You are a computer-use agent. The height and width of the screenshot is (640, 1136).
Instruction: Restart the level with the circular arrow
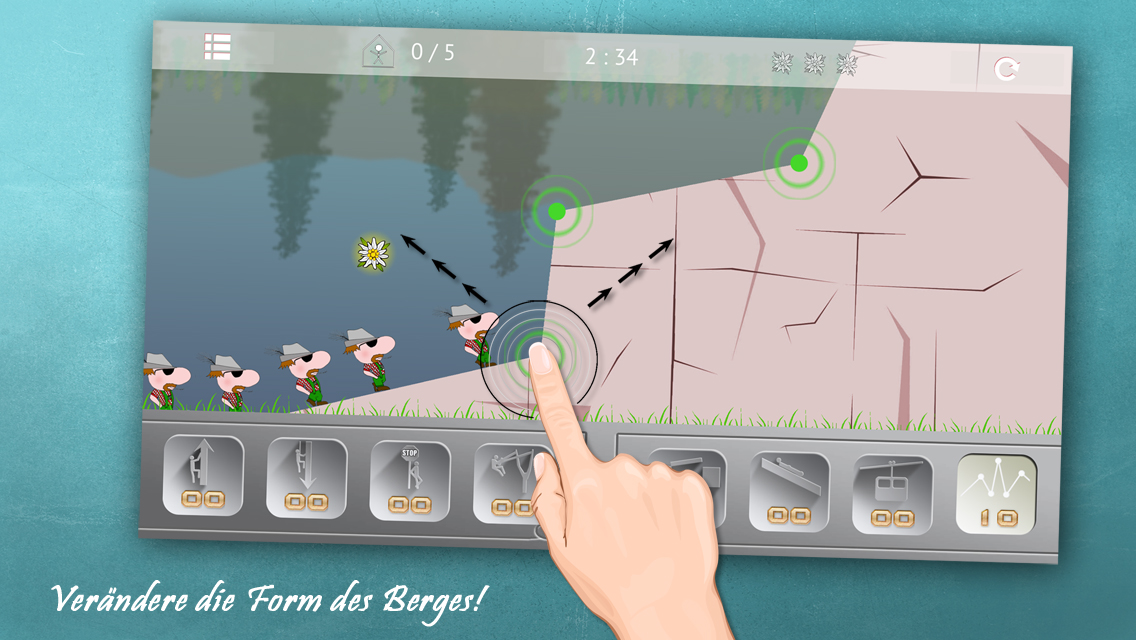tap(1006, 69)
